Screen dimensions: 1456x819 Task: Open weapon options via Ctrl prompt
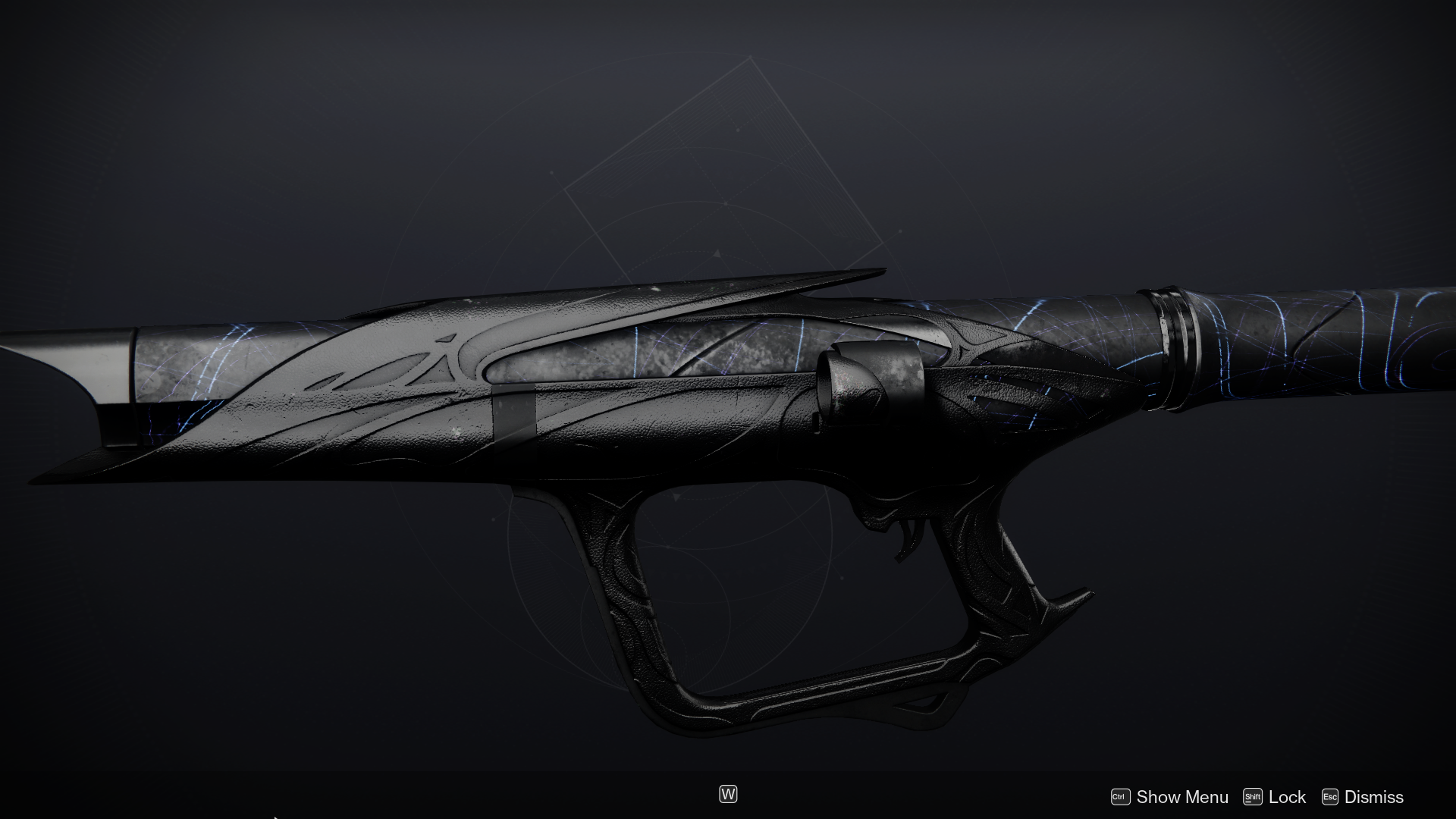[1121, 797]
